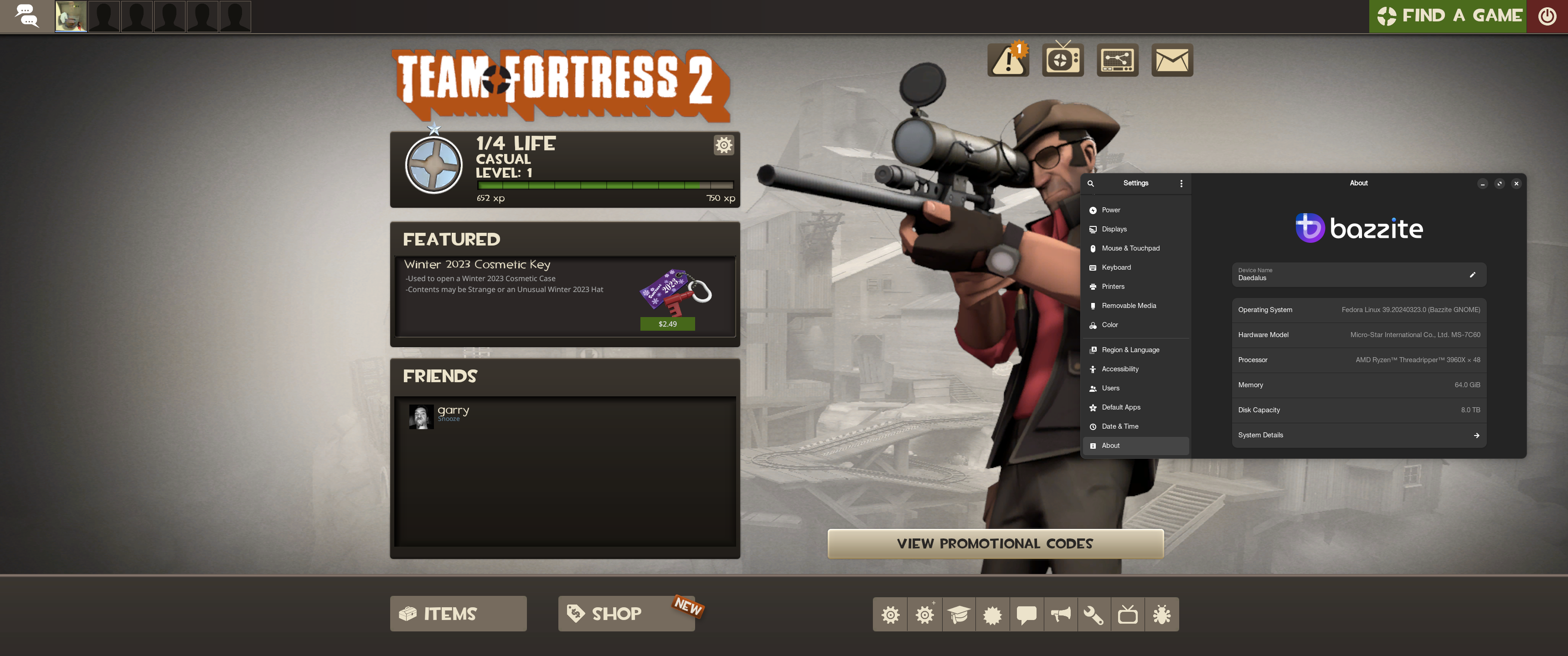Image resolution: width=1568 pixels, height=656 pixels.
Task: Open the graduation cap training icon
Action: pos(958,615)
